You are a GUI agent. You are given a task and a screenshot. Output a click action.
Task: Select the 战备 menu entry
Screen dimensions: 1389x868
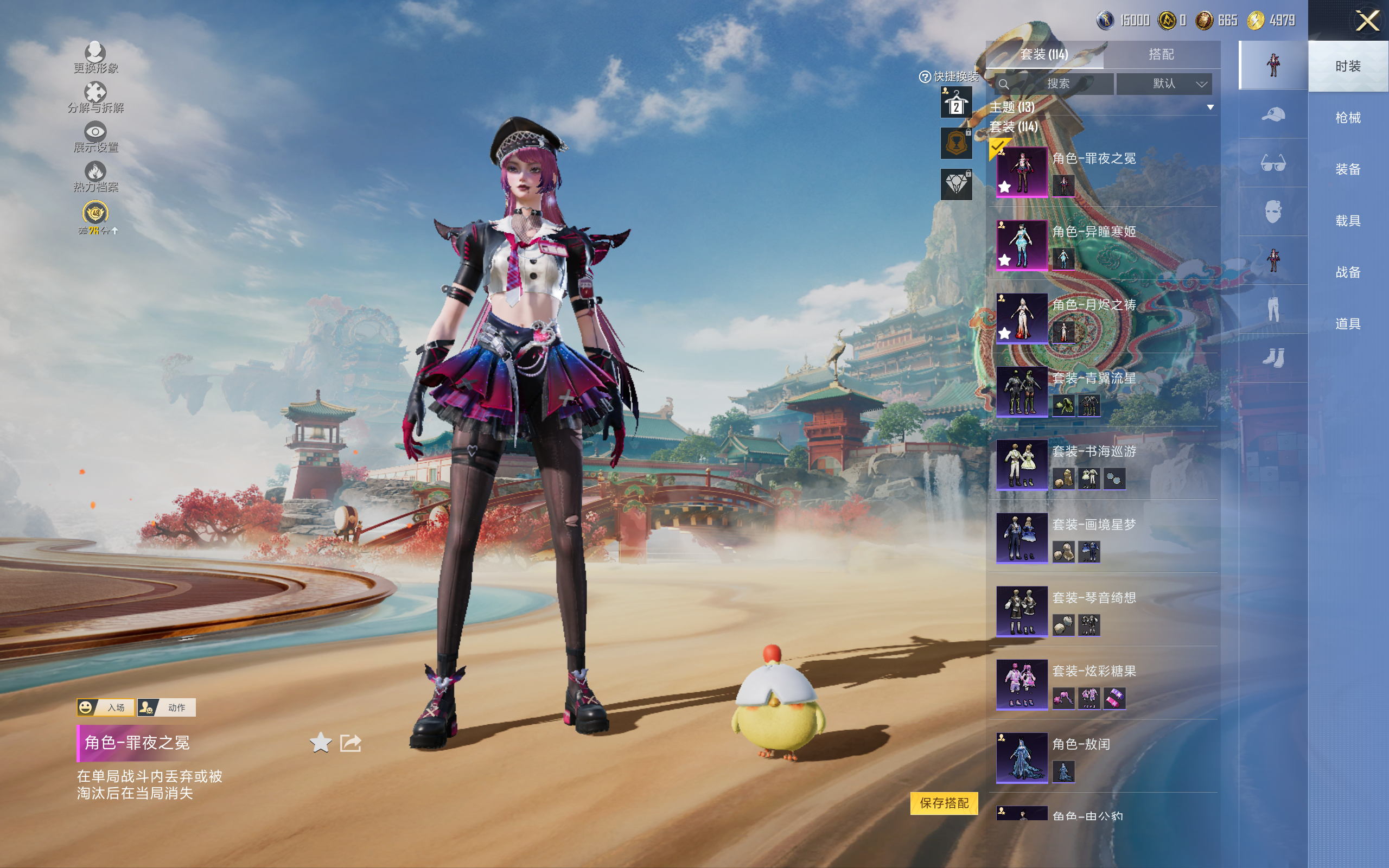pyautogui.click(x=1348, y=272)
